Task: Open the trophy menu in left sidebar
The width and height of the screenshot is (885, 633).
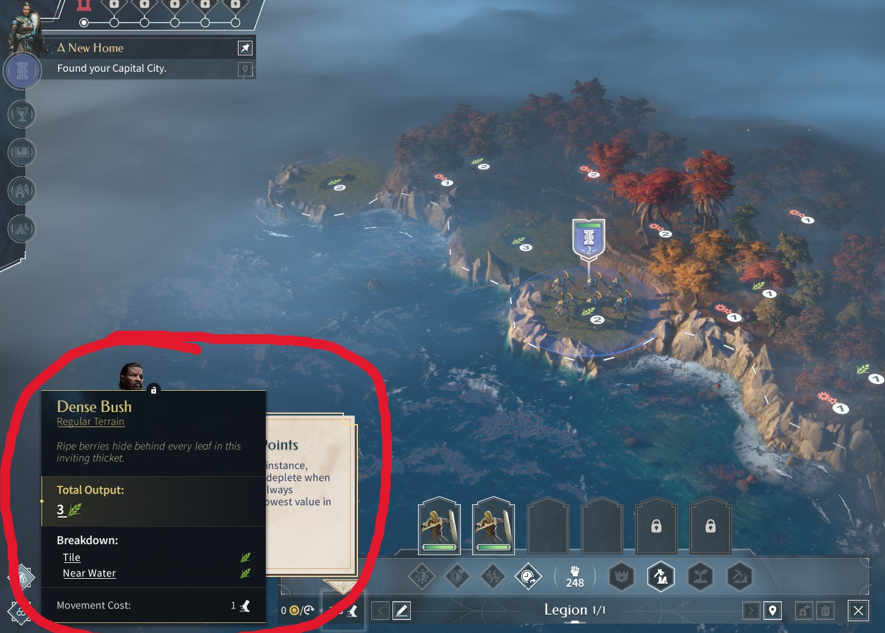Action: click(22, 114)
